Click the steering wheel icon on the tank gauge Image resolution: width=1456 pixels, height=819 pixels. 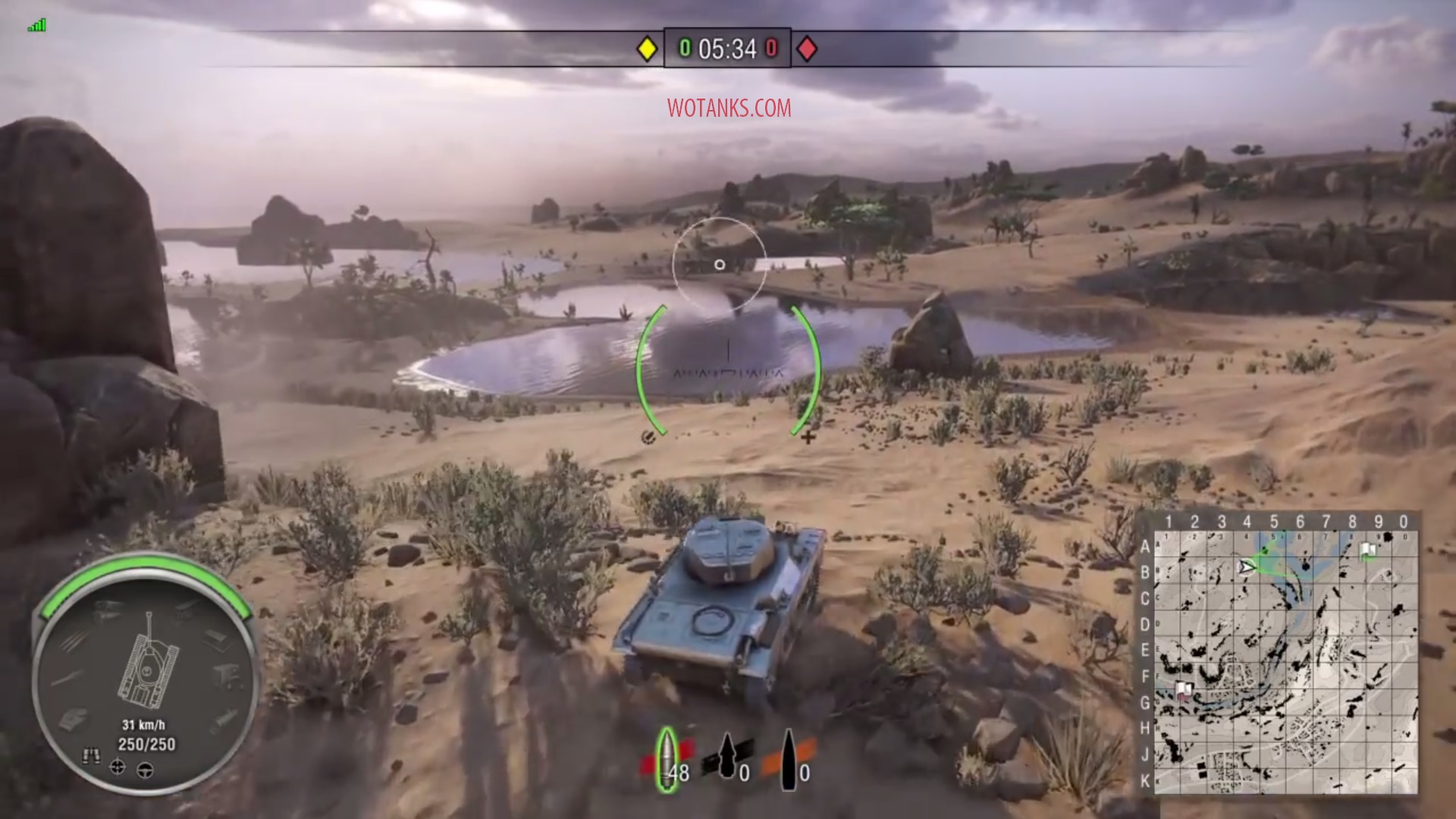click(146, 770)
